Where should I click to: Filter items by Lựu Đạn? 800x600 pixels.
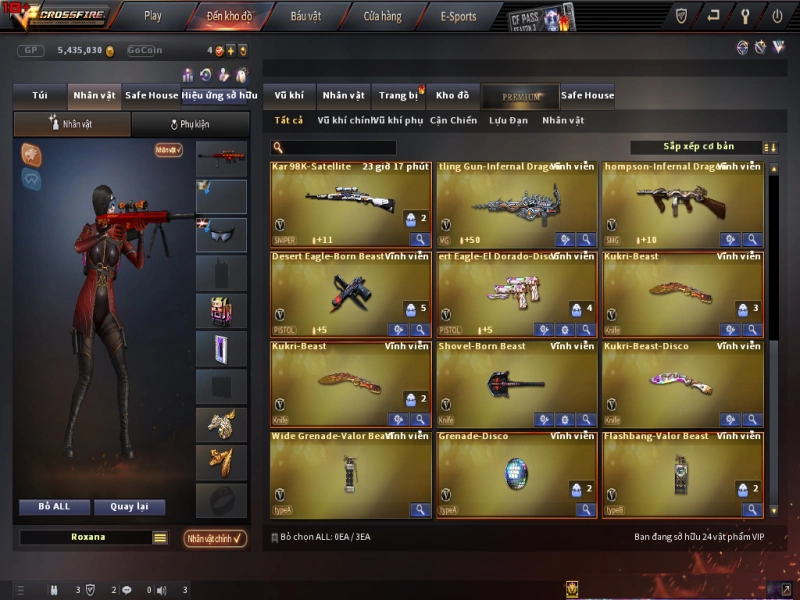[508, 121]
